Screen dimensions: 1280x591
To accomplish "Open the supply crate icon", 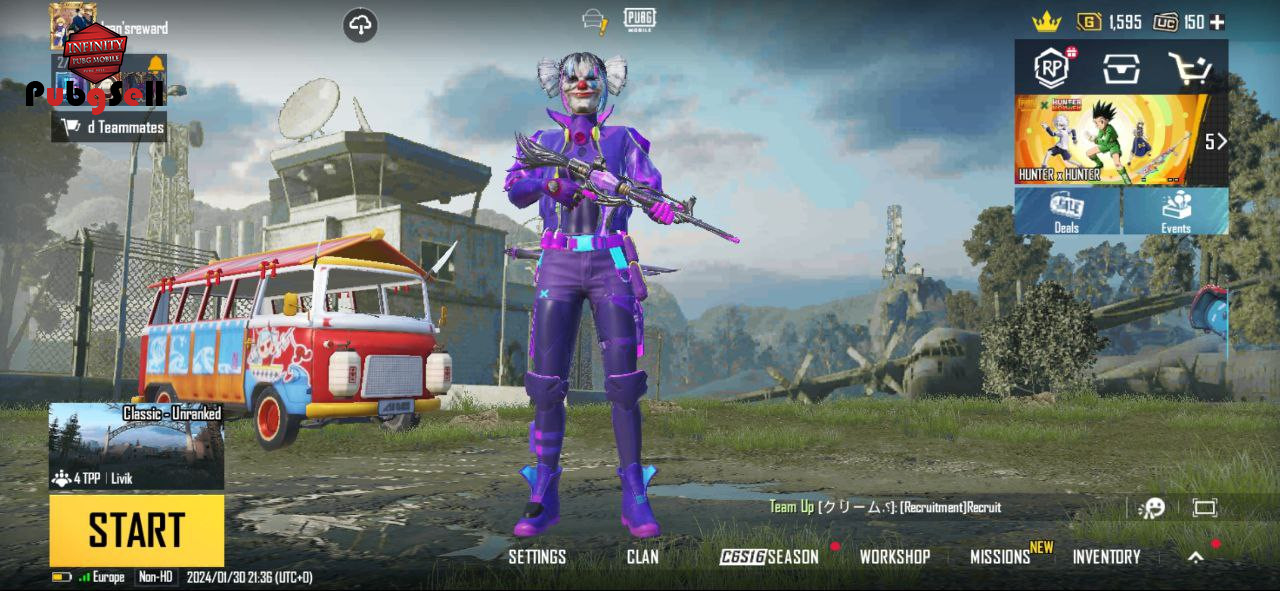I will [x=1121, y=68].
